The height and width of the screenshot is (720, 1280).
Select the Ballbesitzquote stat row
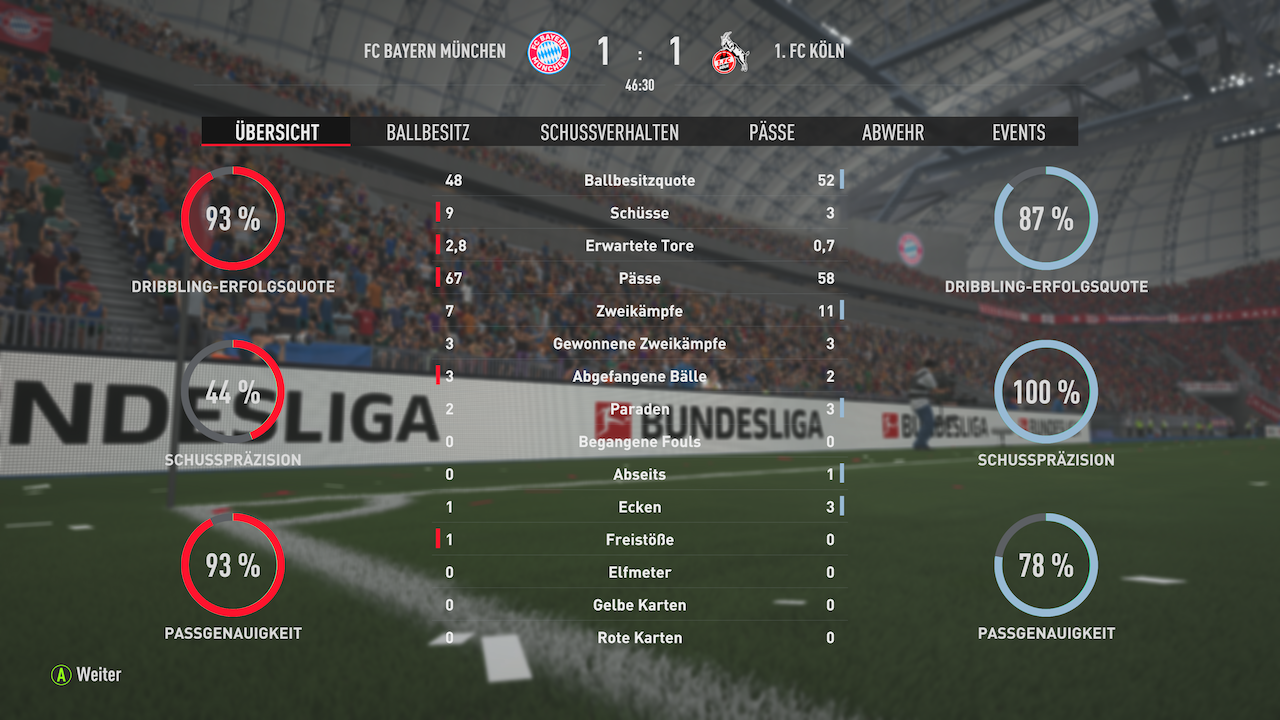click(x=640, y=180)
